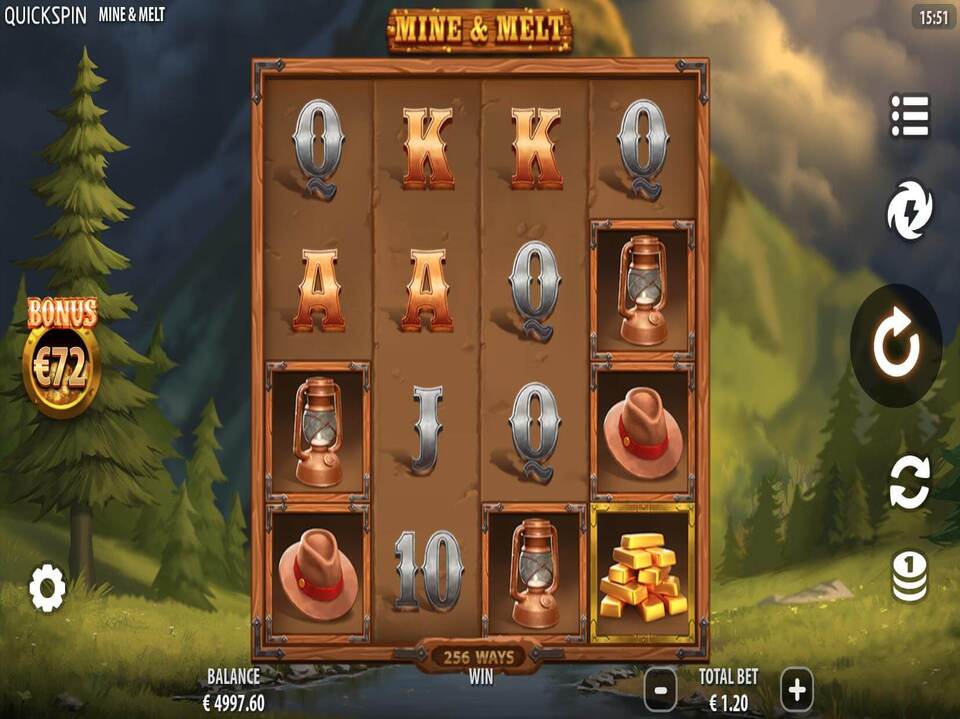Viewport: 960px width, 719px height.
Task: Open the coin stack bet settings
Action: pos(910,578)
